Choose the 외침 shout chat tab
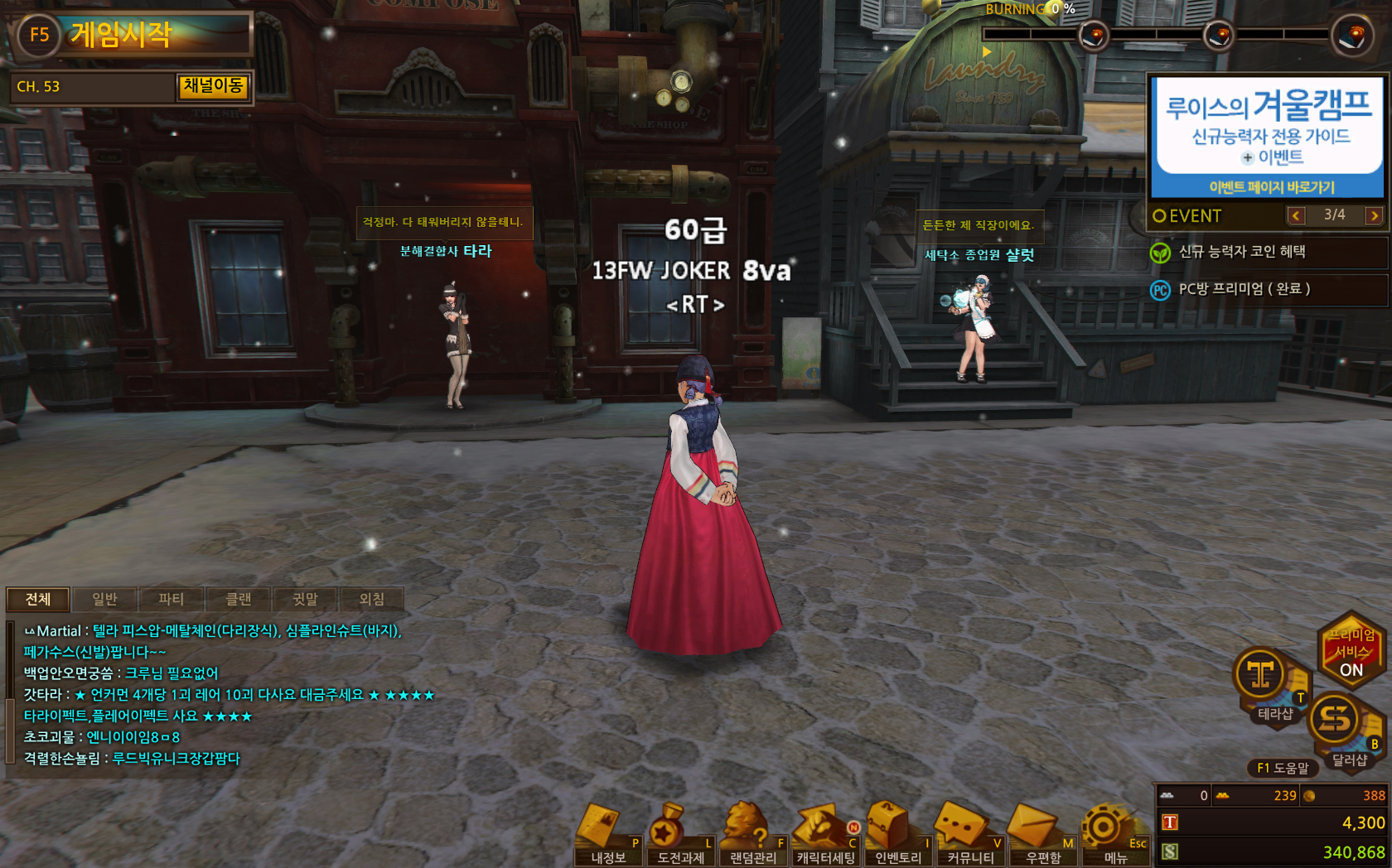 coord(371,599)
